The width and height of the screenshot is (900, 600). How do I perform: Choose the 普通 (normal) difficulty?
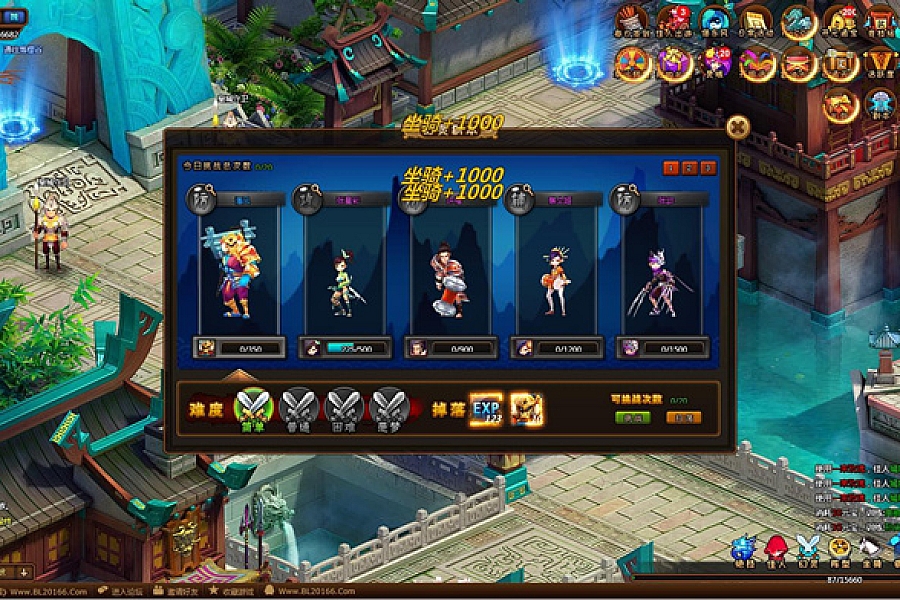tap(298, 406)
